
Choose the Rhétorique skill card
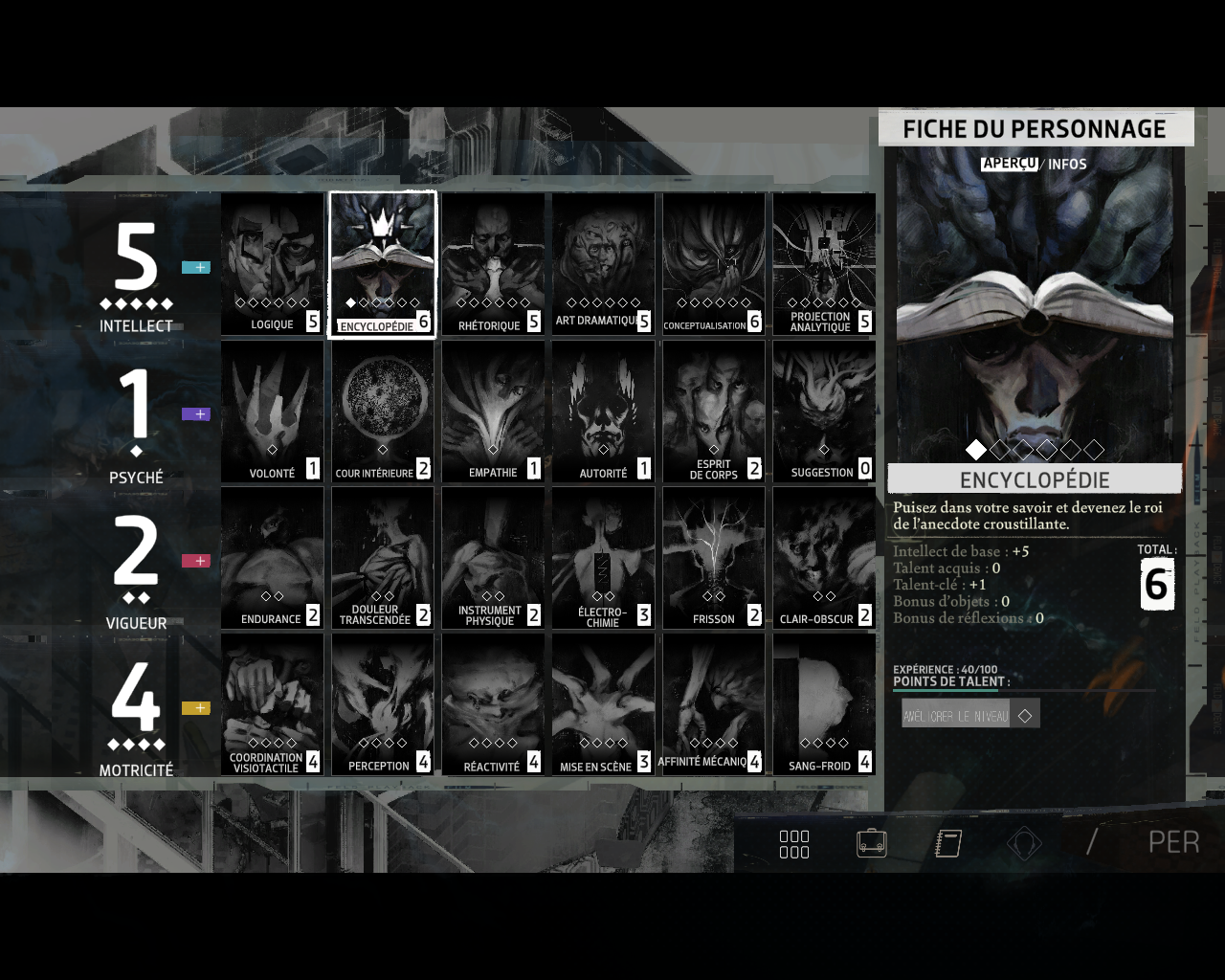493,264
